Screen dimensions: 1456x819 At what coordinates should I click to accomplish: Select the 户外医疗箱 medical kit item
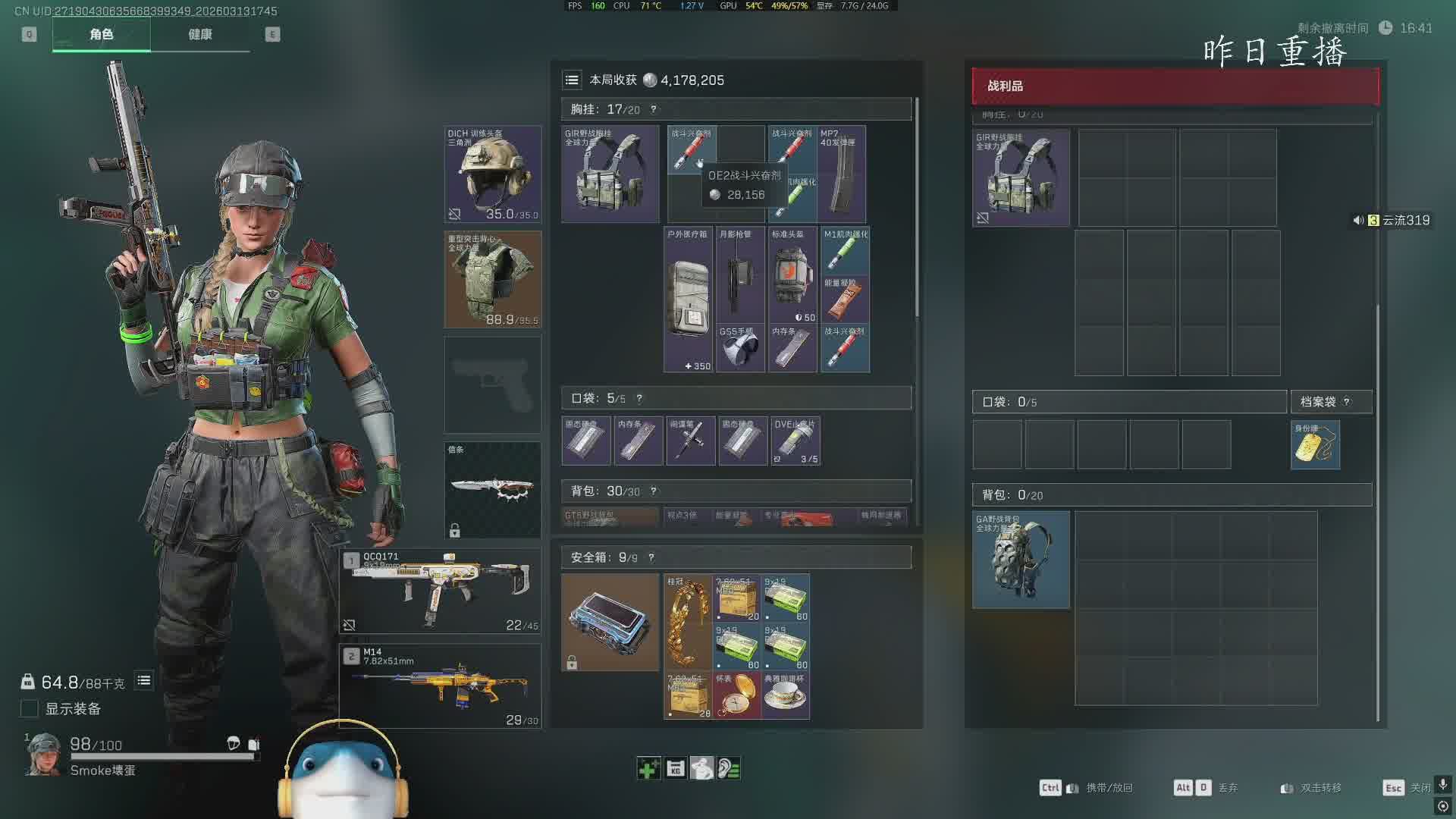688,300
